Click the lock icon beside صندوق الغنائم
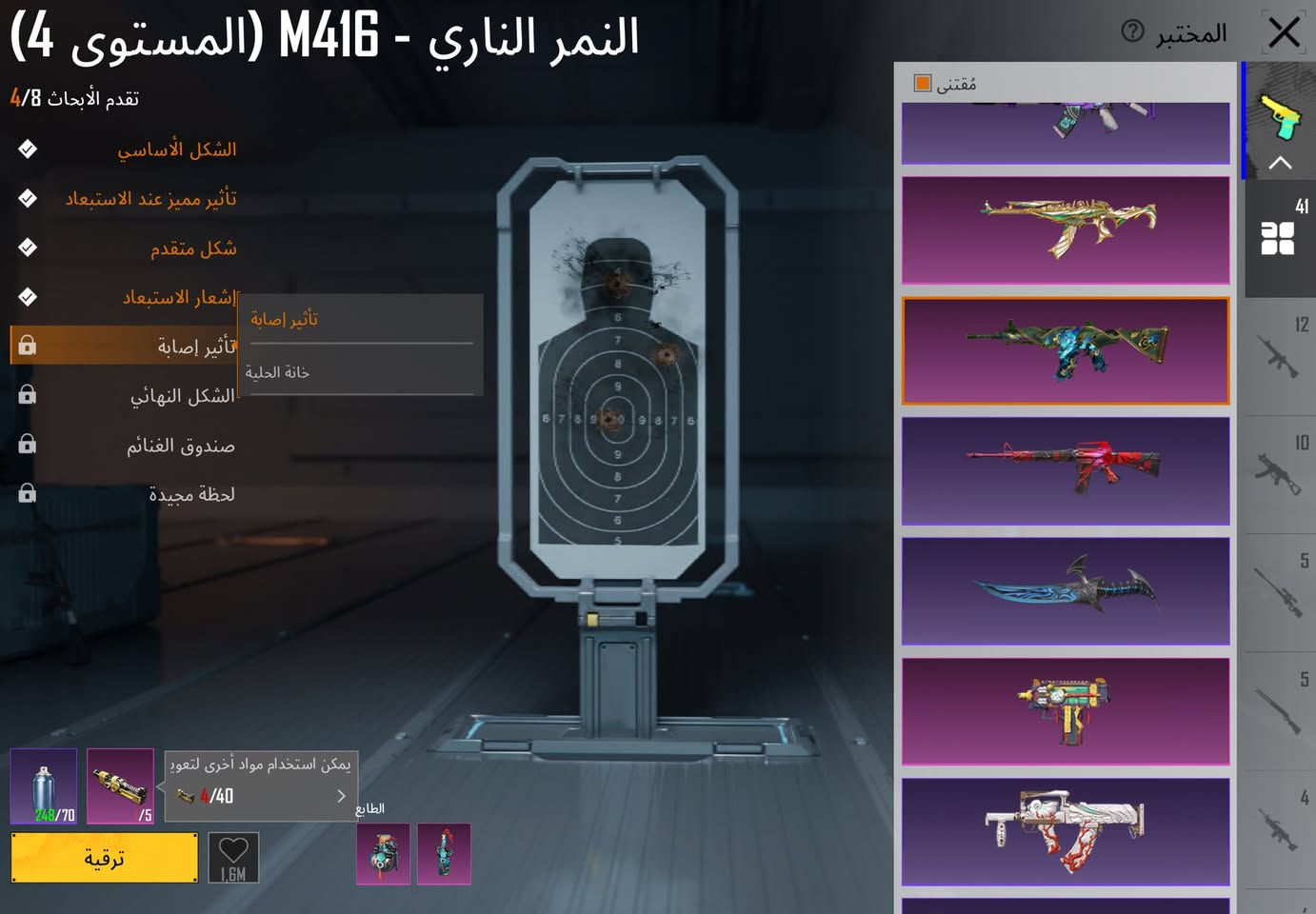The height and width of the screenshot is (914, 1316). (26, 444)
